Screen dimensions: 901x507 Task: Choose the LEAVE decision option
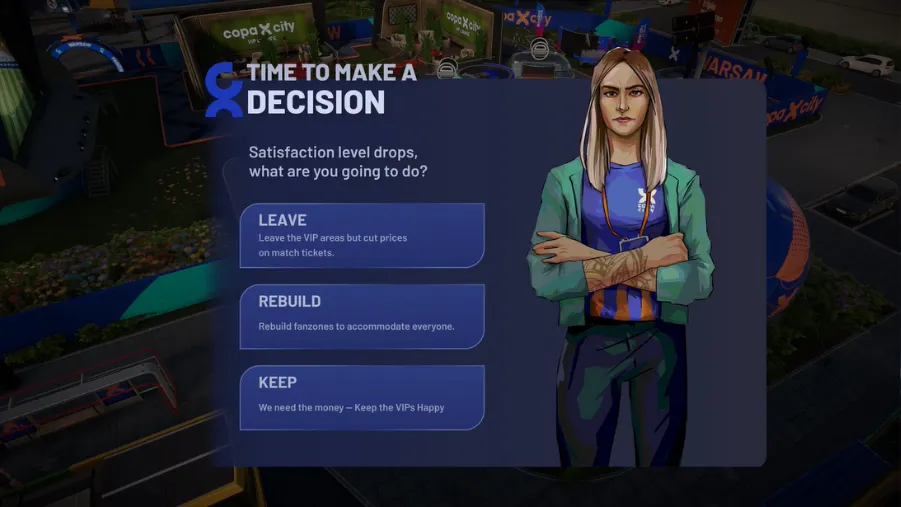tap(362, 235)
